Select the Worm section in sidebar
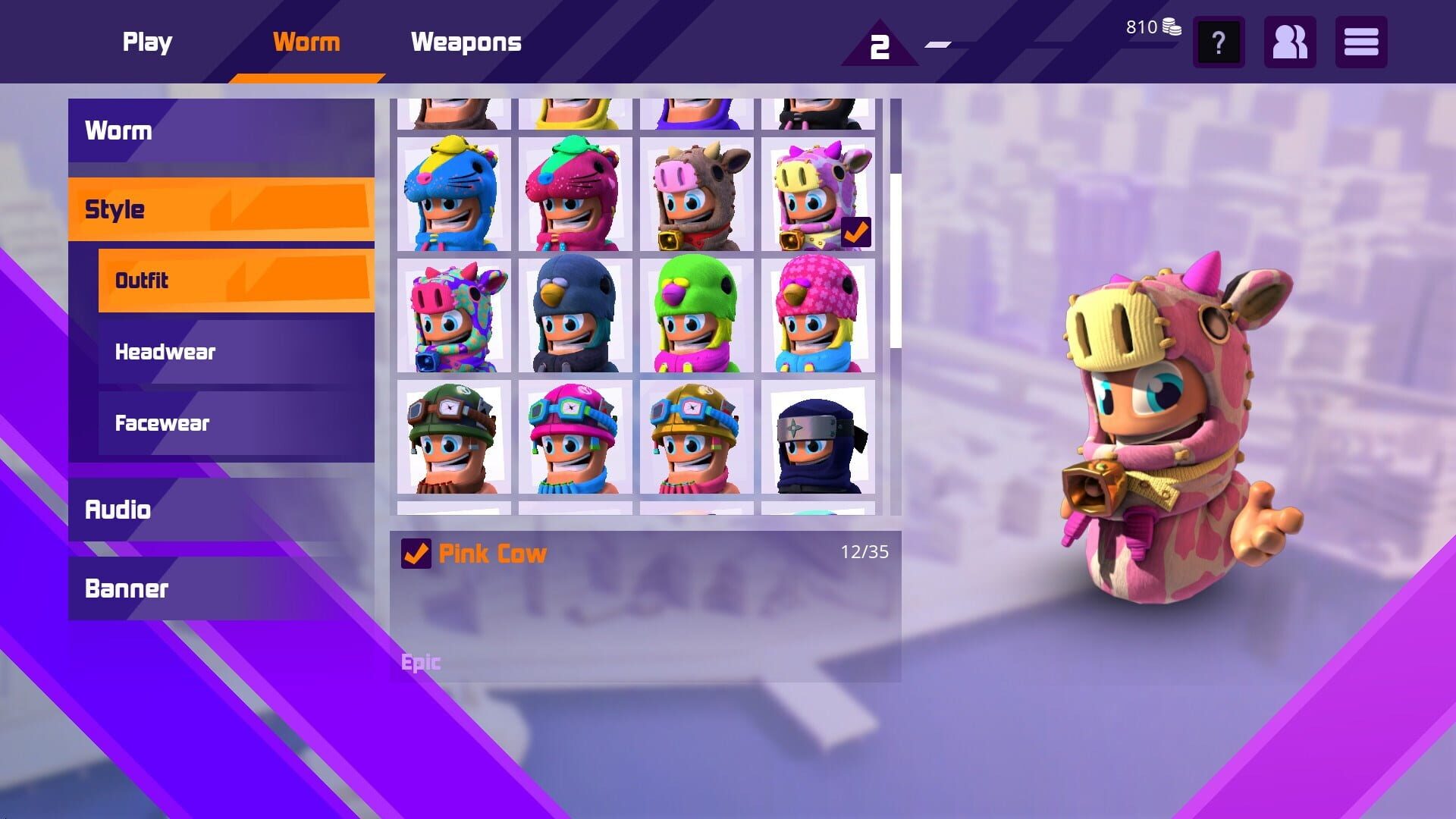This screenshot has height=819, width=1456. click(x=118, y=130)
